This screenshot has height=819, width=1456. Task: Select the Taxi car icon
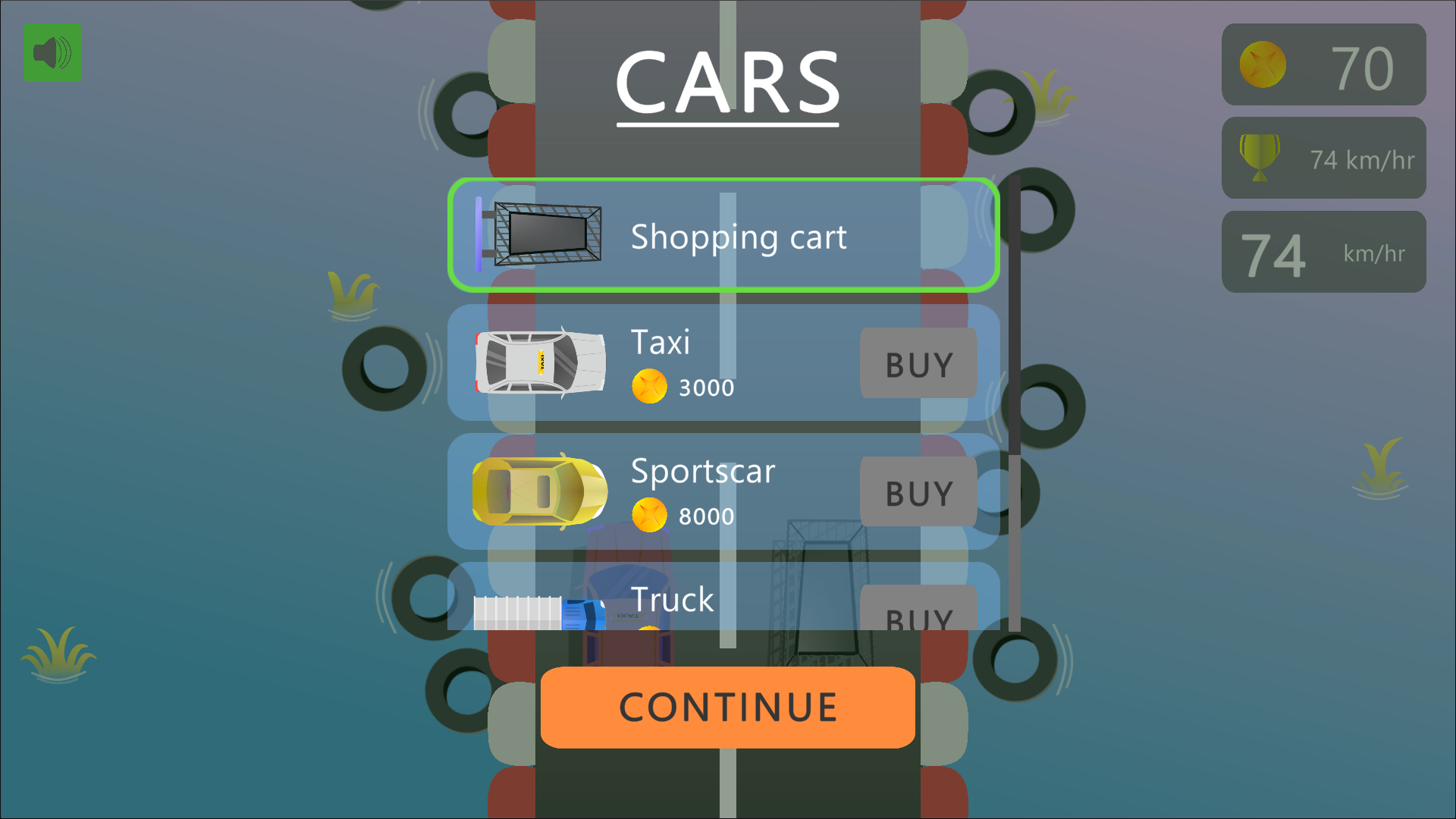(540, 364)
